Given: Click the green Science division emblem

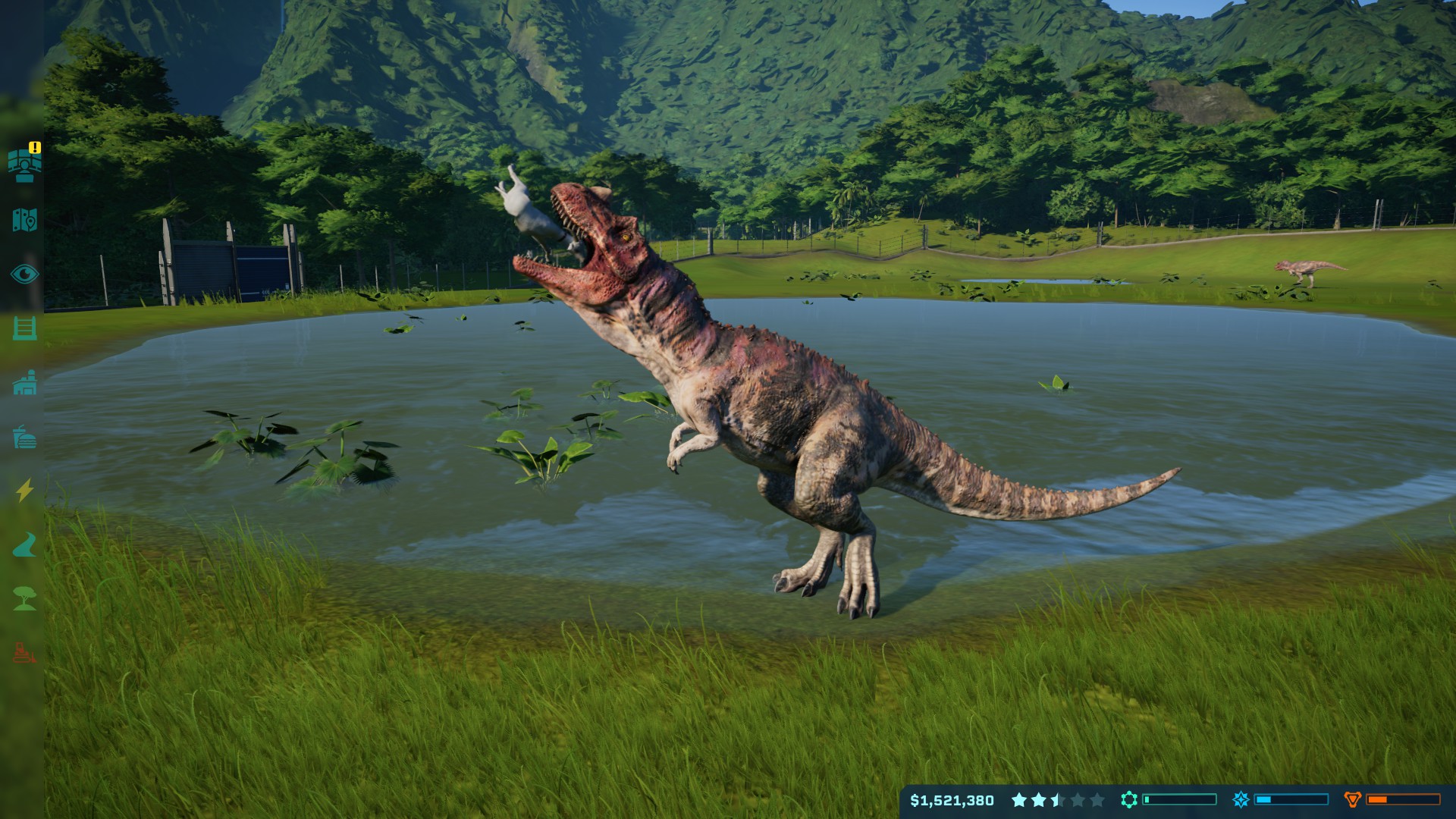Looking at the screenshot, I should click(1129, 799).
